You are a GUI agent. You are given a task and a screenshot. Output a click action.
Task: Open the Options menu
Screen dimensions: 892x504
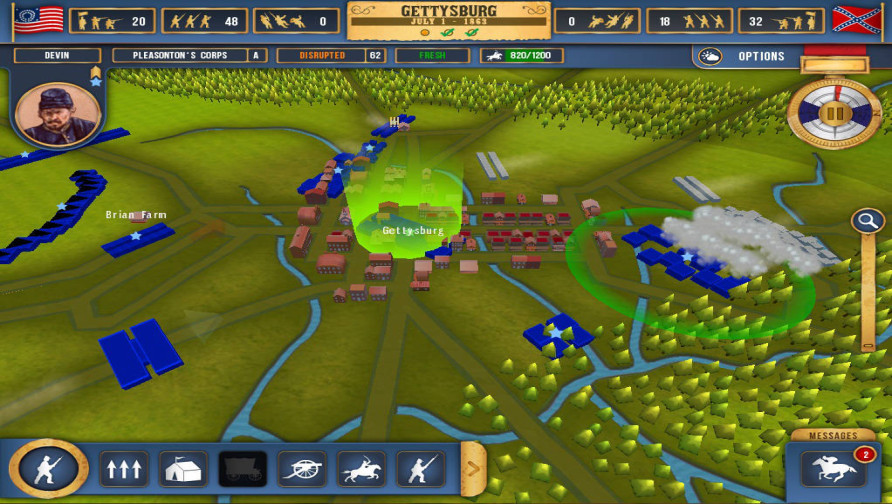761,56
